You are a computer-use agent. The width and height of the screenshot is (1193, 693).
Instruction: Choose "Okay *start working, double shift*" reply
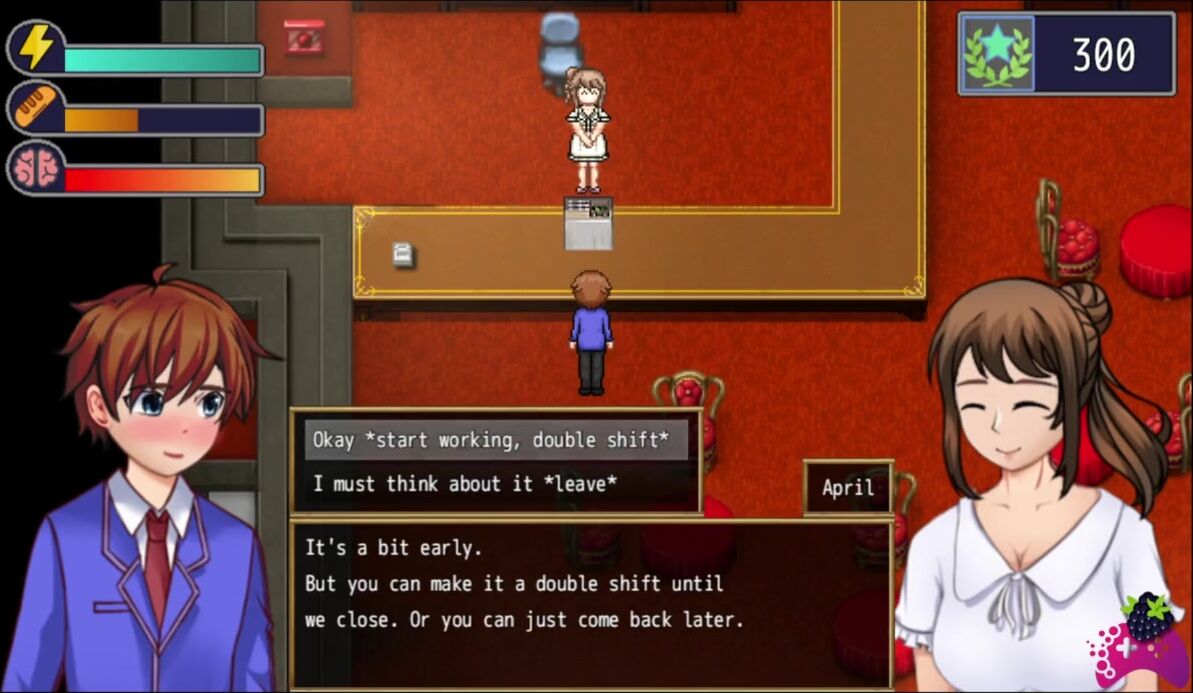[x=495, y=440]
